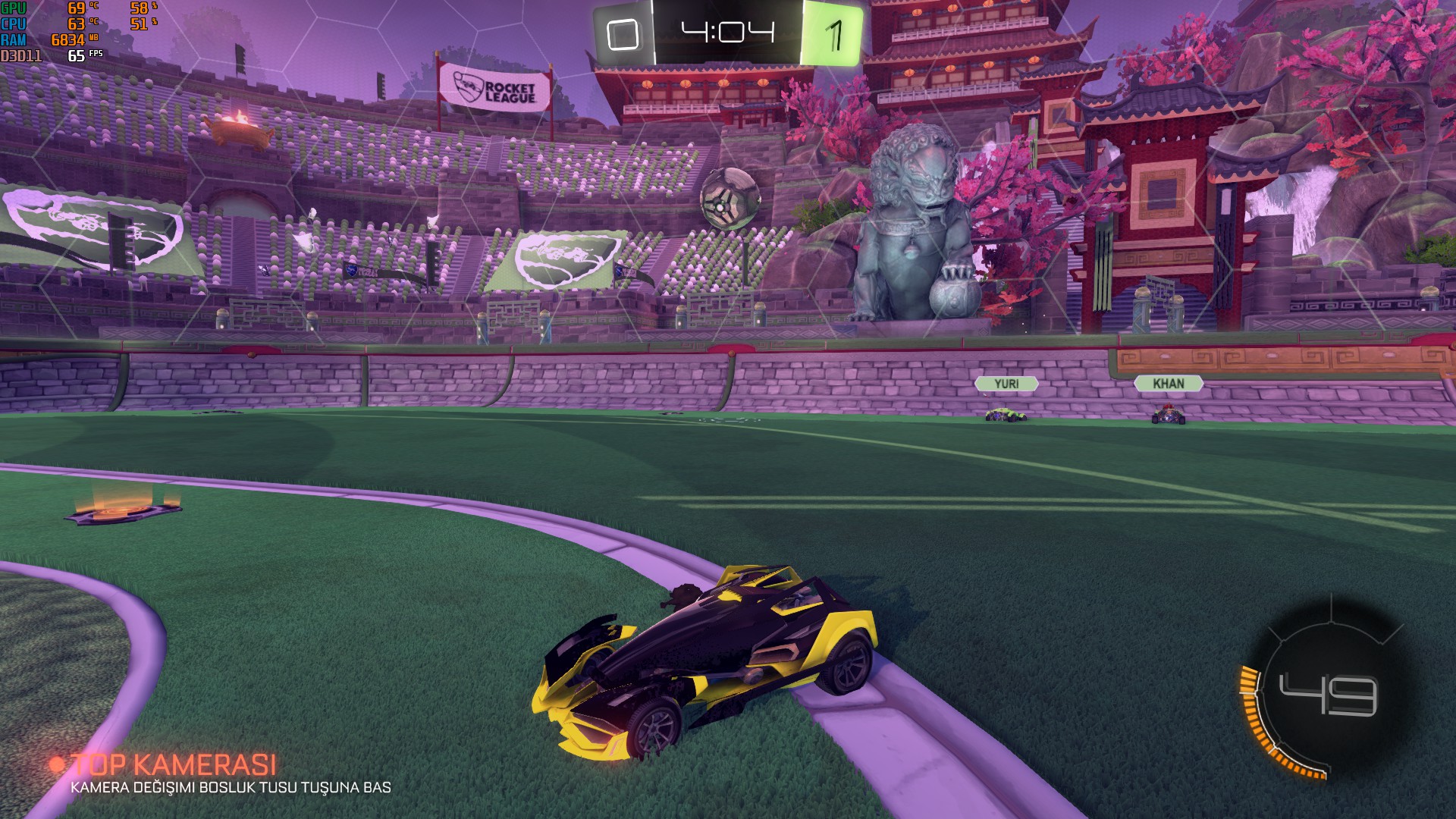
Task: Select the YURI player name tag
Action: coord(1006,384)
